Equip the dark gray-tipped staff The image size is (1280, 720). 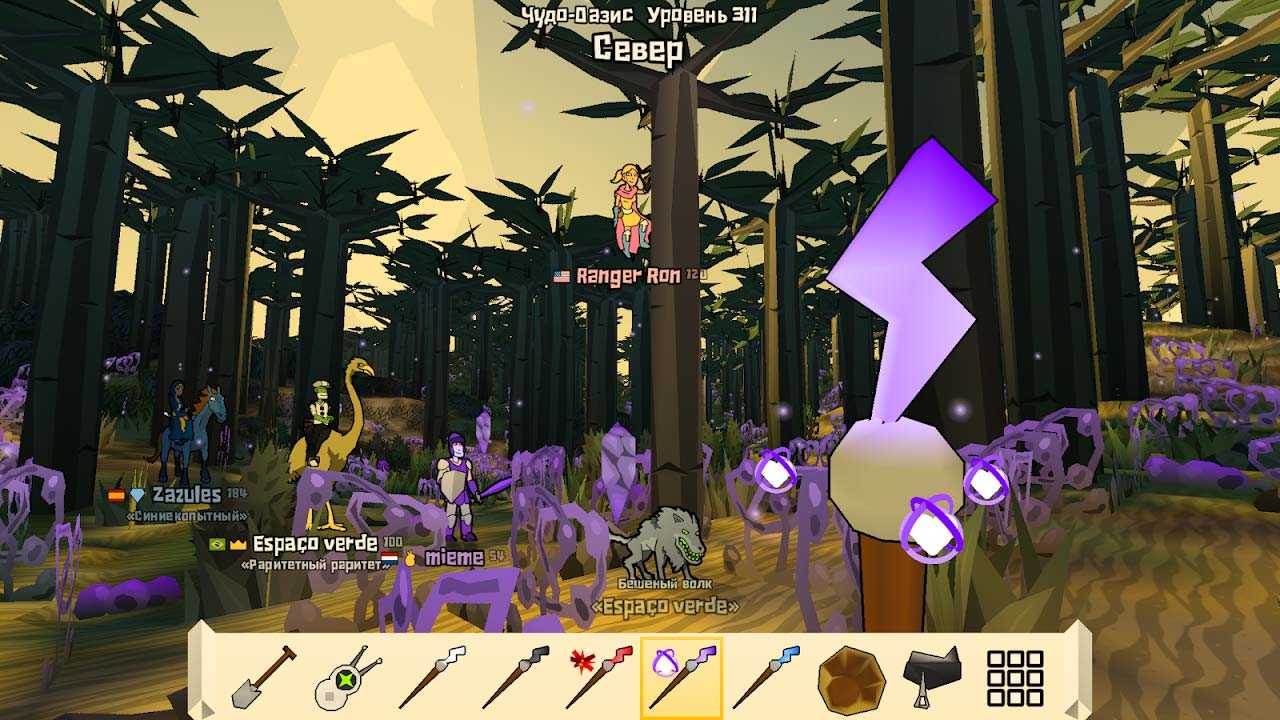point(515,678)
